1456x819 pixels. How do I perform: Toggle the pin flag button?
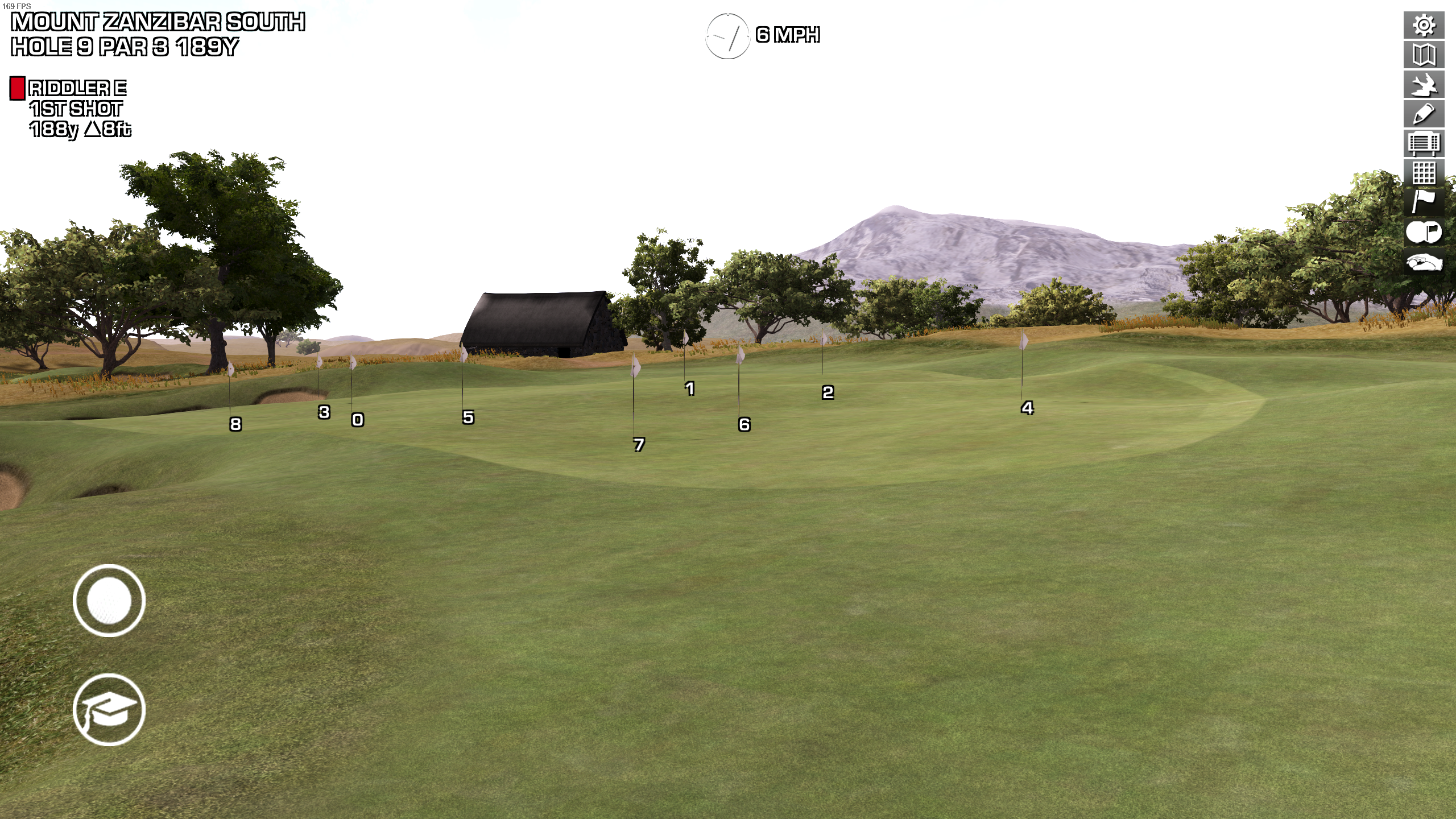(x=1424, y=202)
